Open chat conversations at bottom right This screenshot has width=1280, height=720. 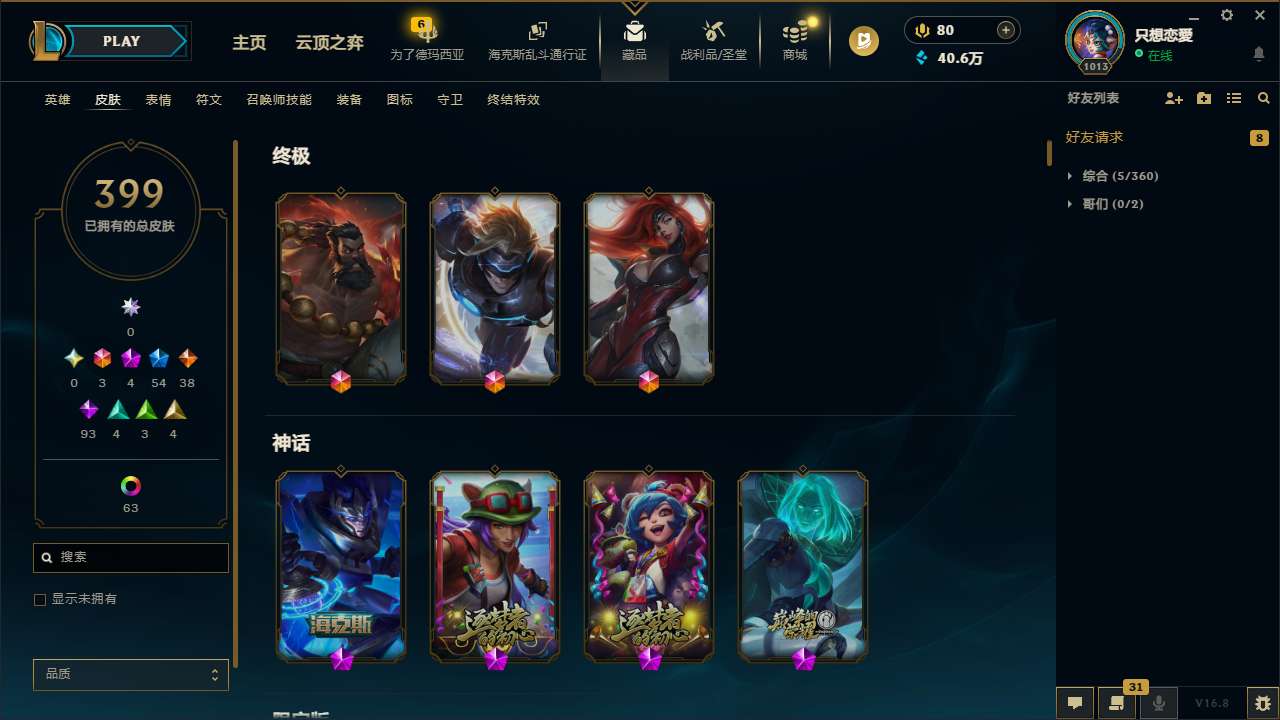(1074, 702)
